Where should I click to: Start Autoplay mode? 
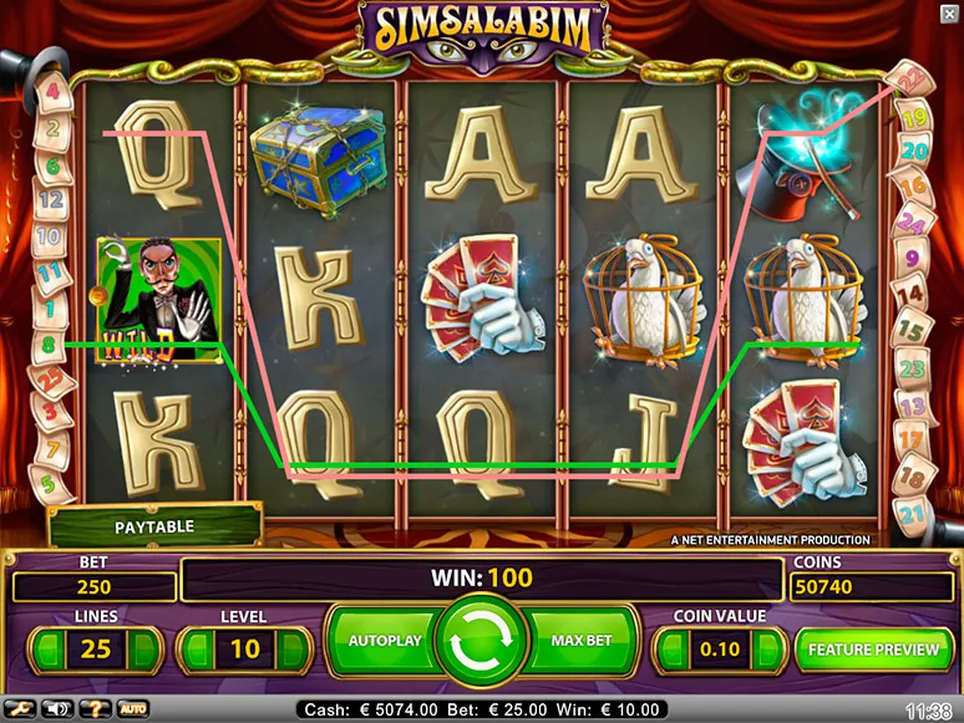click(384, 641)
